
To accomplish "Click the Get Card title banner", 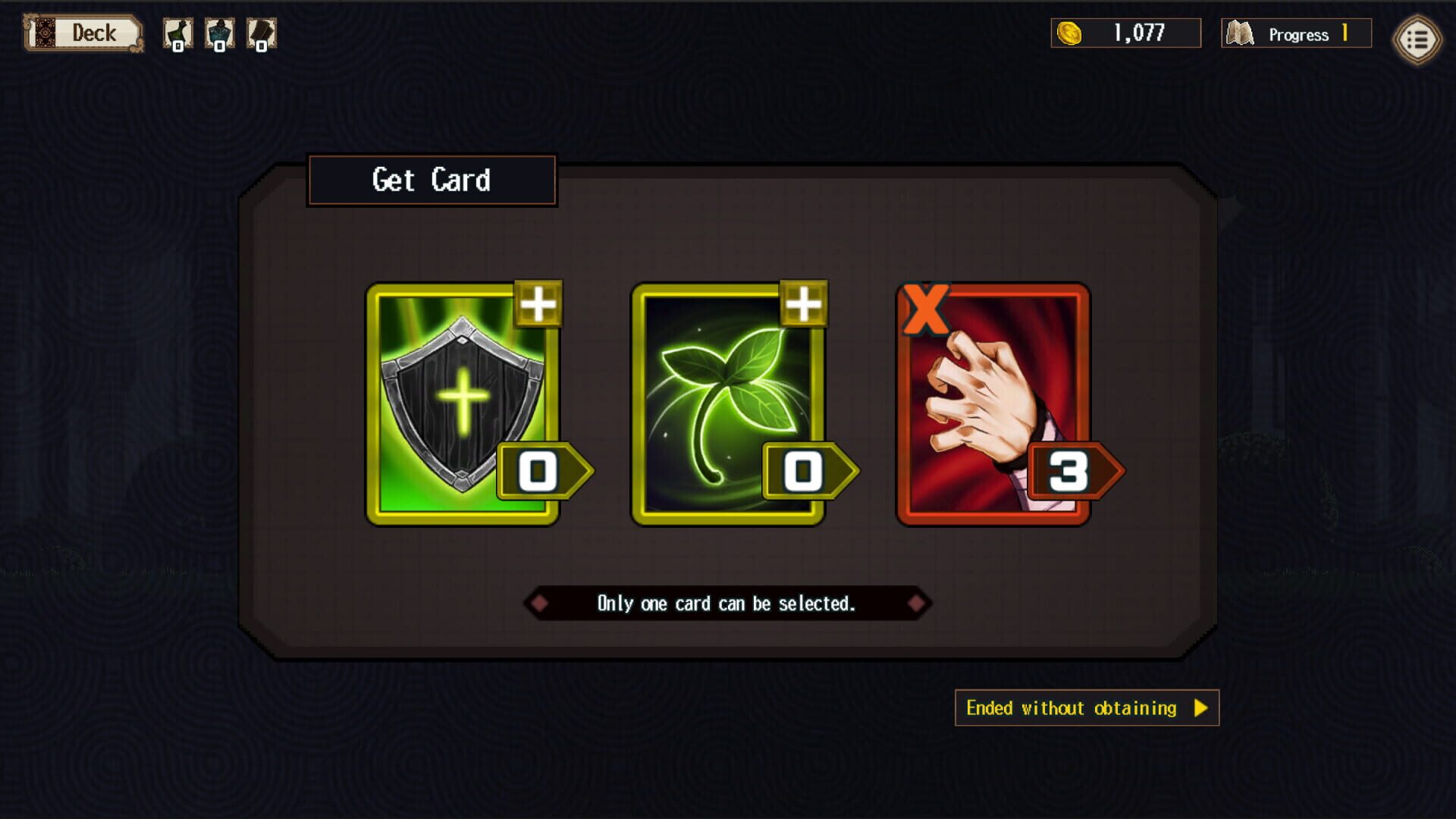I will 431,180.
